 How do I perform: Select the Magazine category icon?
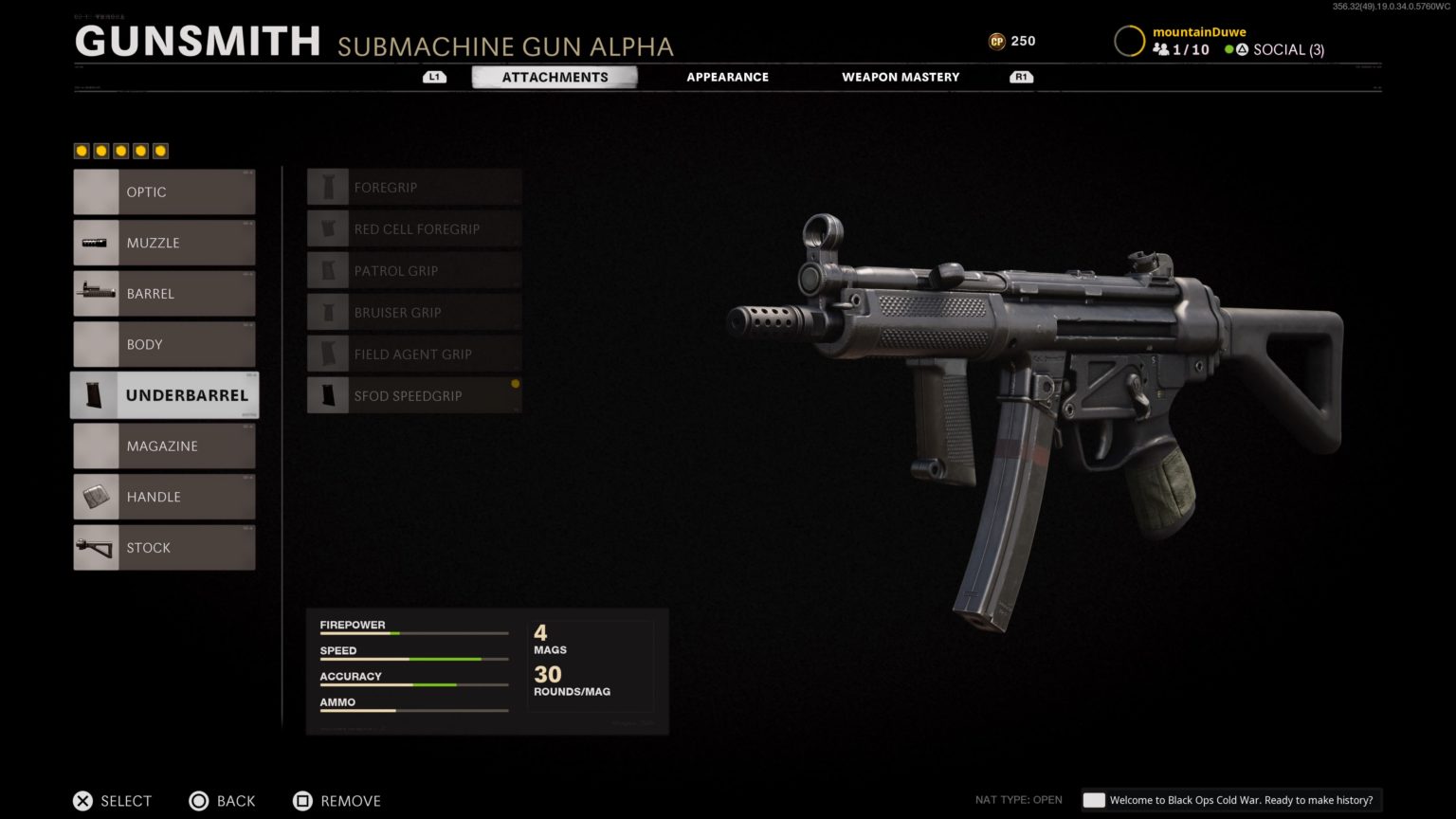pyautogui.click(x=95, y=446)
